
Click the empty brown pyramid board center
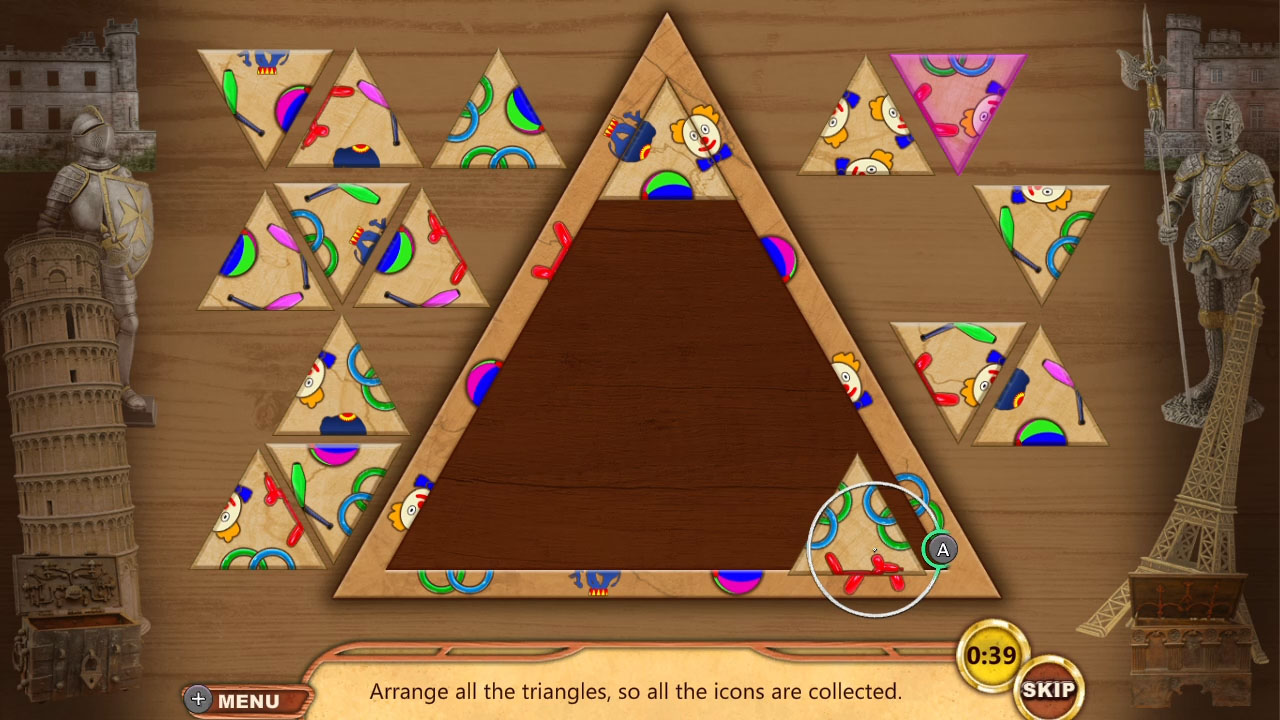pyautogui.click(x=650, y=400)
